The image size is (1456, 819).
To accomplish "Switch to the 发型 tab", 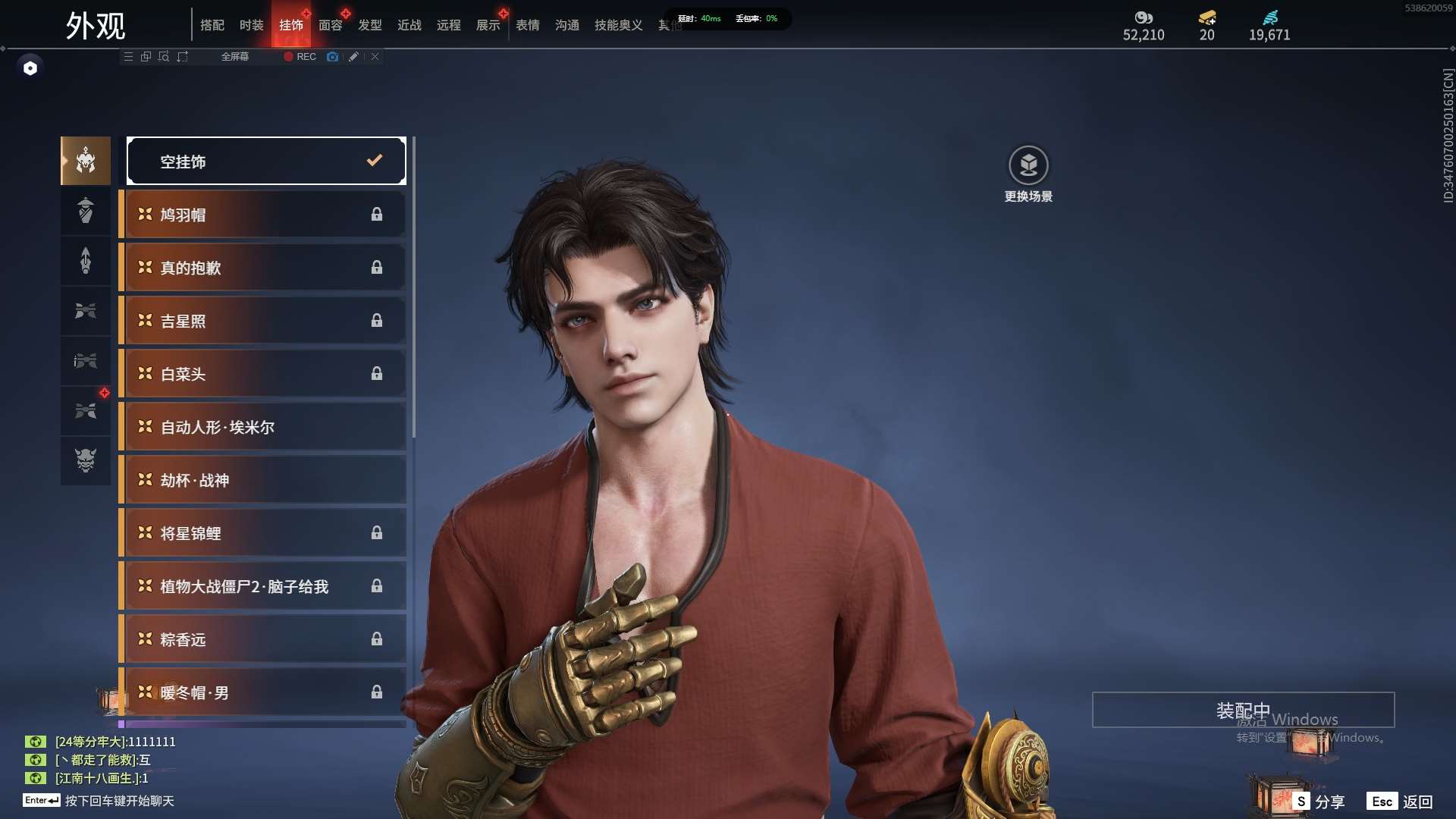I will [370, 25].
